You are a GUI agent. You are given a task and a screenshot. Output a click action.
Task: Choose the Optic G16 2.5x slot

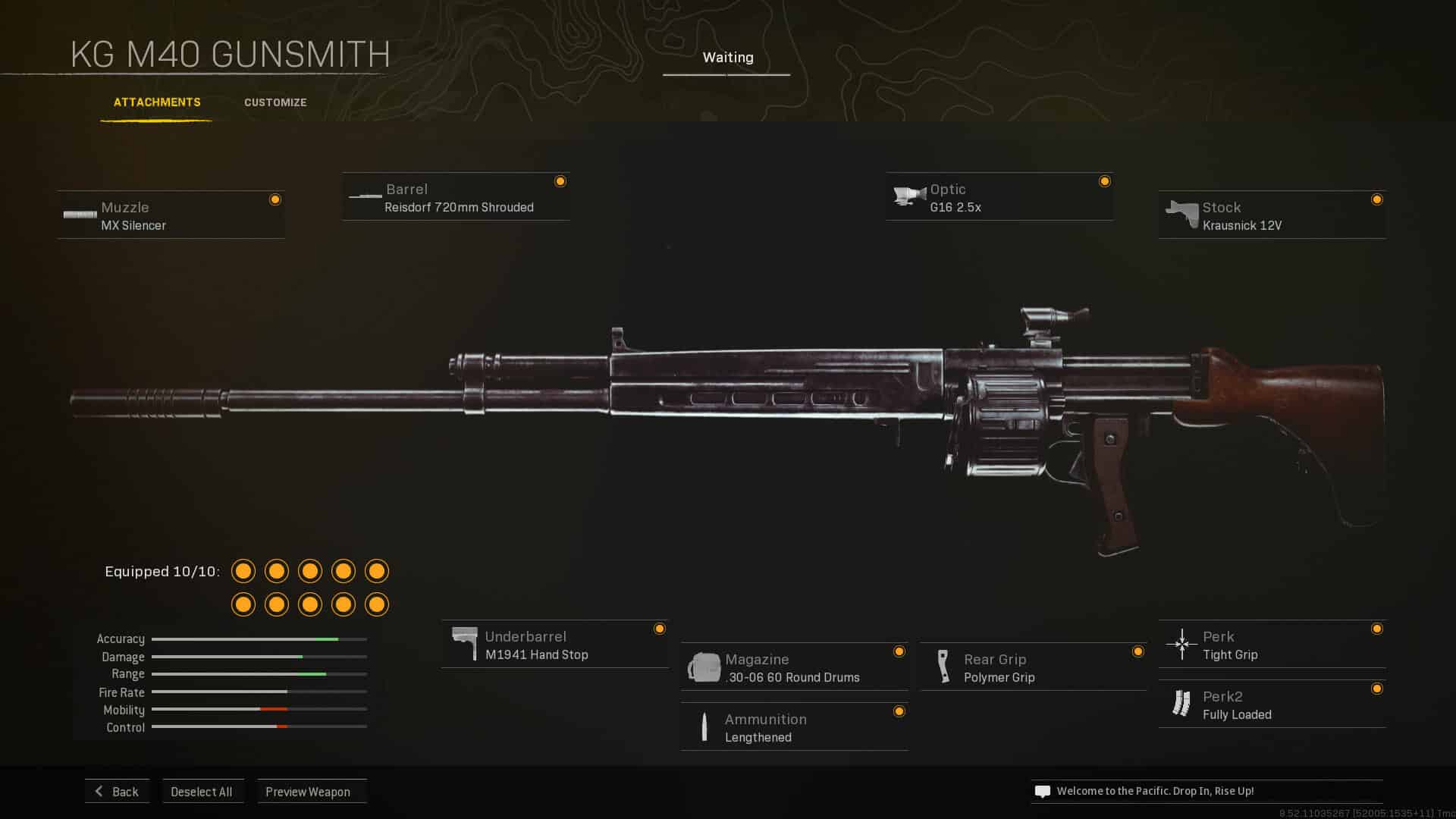tap(999, 197)
